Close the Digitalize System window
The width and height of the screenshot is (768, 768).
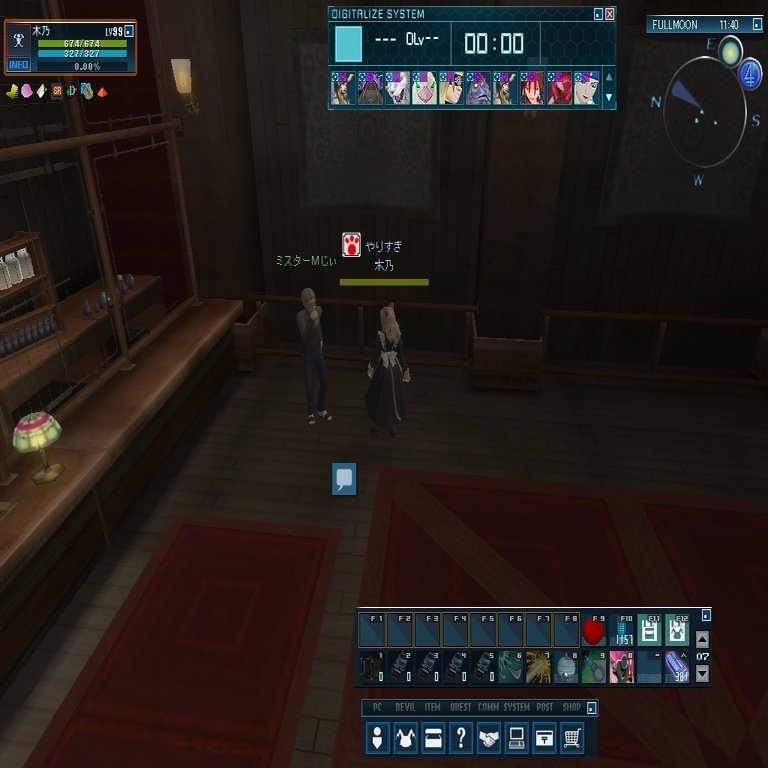point(610,14)
